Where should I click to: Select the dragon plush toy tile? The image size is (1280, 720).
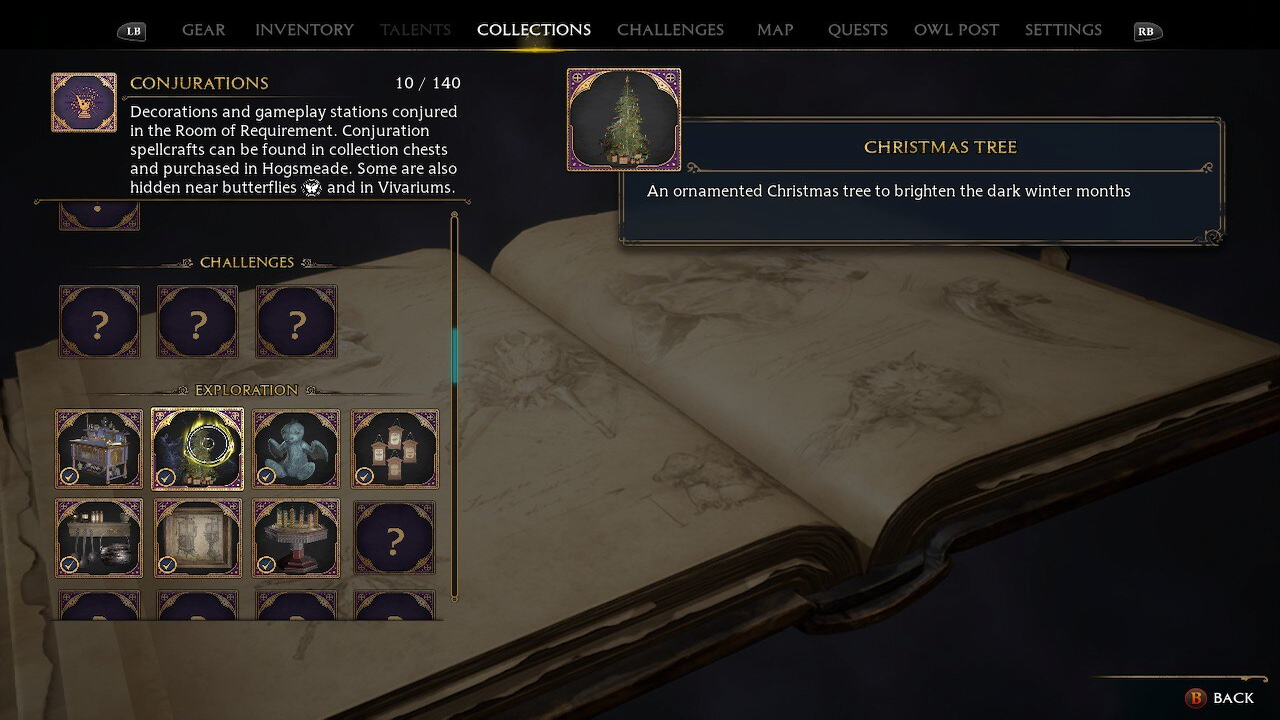coord(296,448)
